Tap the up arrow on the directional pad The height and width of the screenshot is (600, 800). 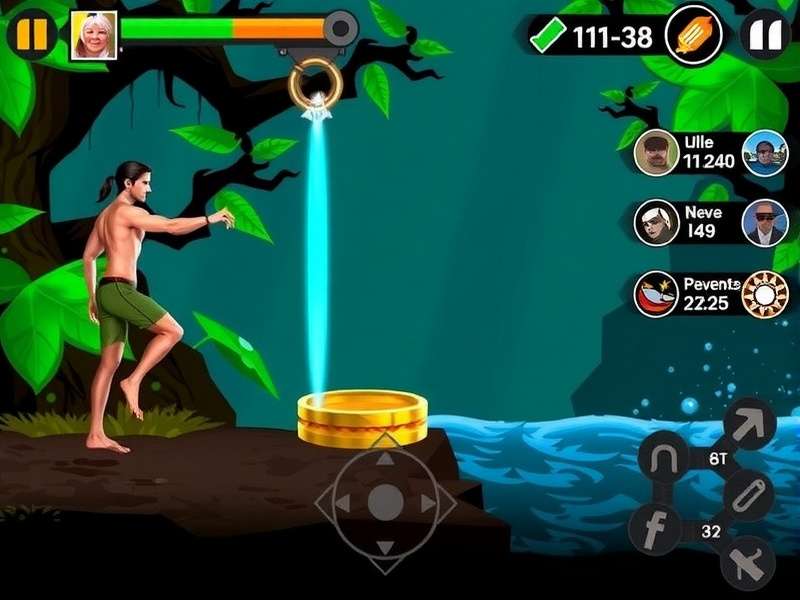click(x=386, y=460)
